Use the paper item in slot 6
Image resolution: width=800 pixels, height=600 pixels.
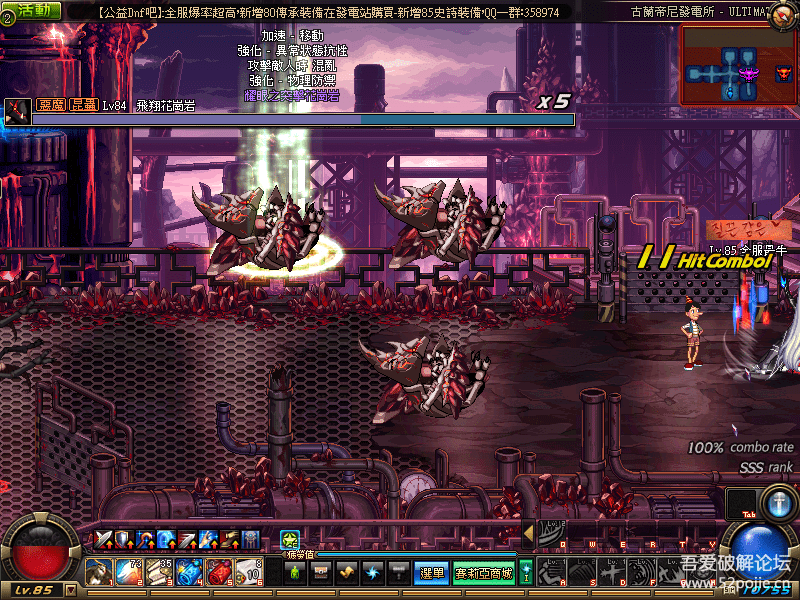pos(249,572)
